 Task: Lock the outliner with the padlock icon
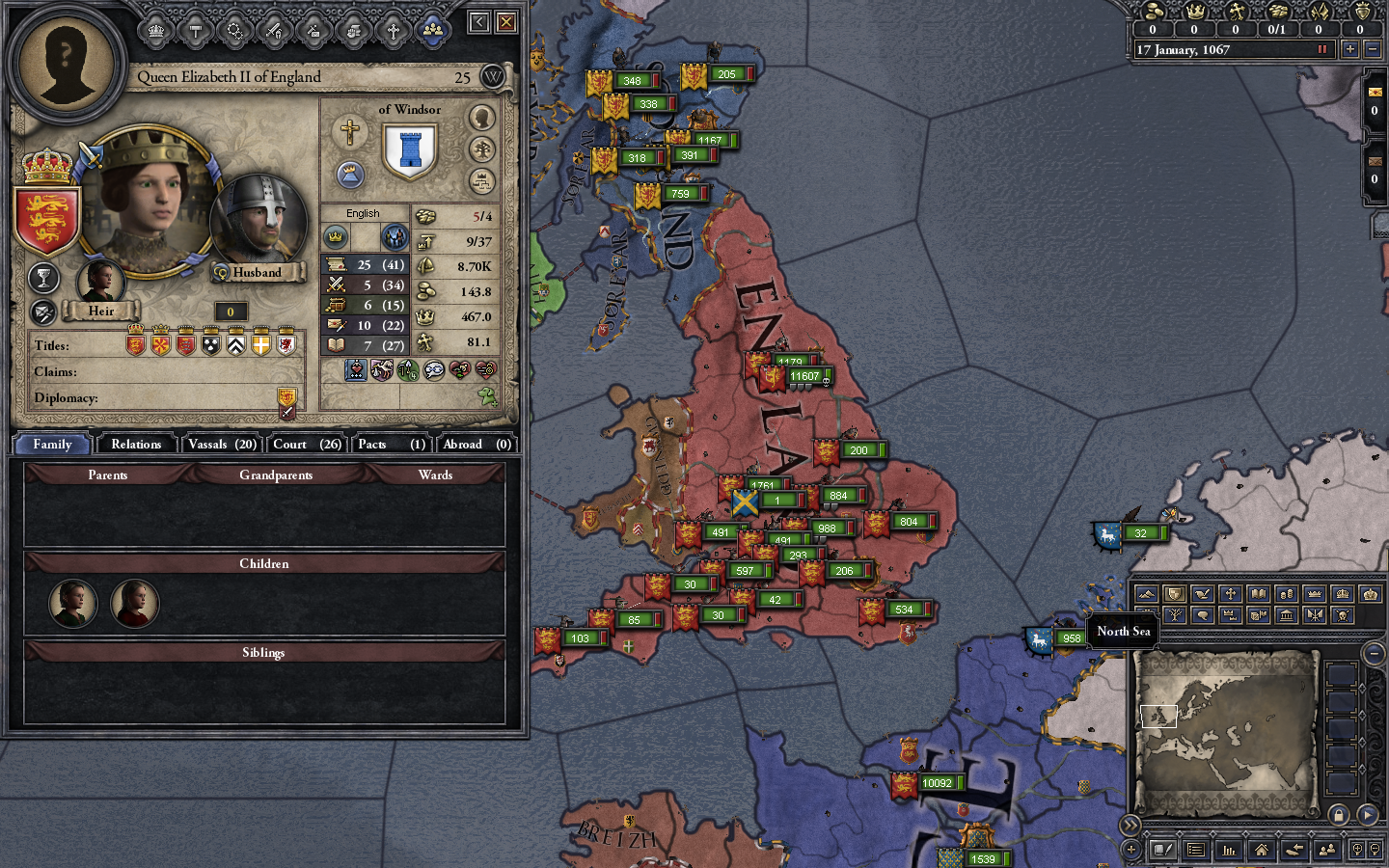click(1341, 816)
